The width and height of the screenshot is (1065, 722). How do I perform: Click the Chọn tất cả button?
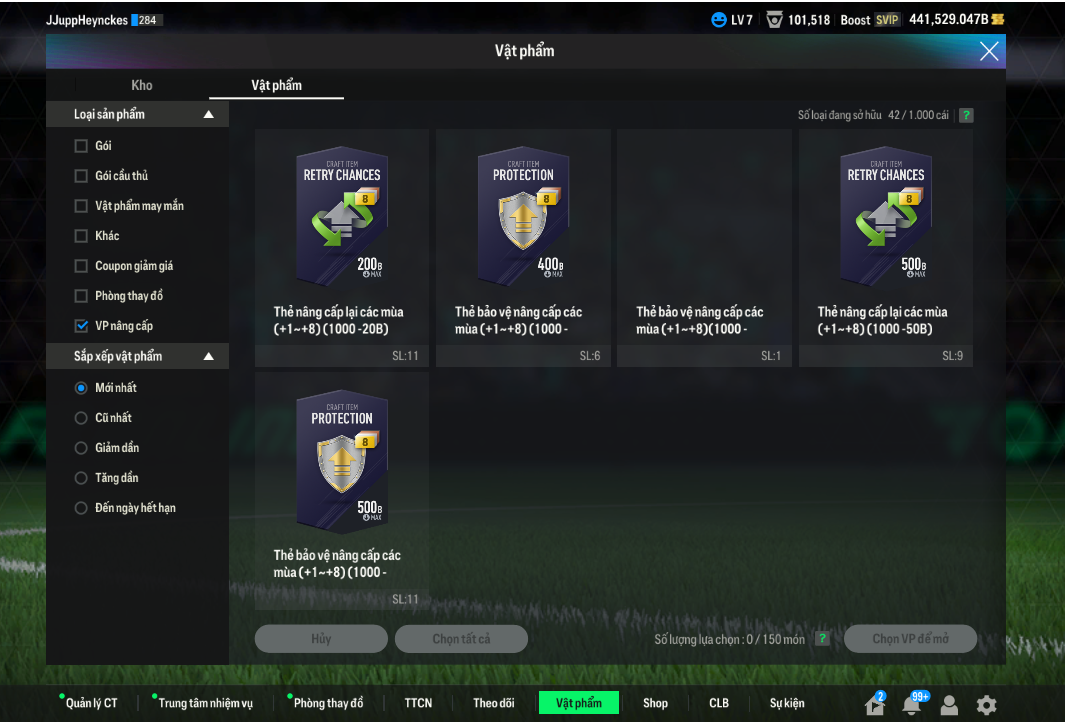[x=461, y=639]
